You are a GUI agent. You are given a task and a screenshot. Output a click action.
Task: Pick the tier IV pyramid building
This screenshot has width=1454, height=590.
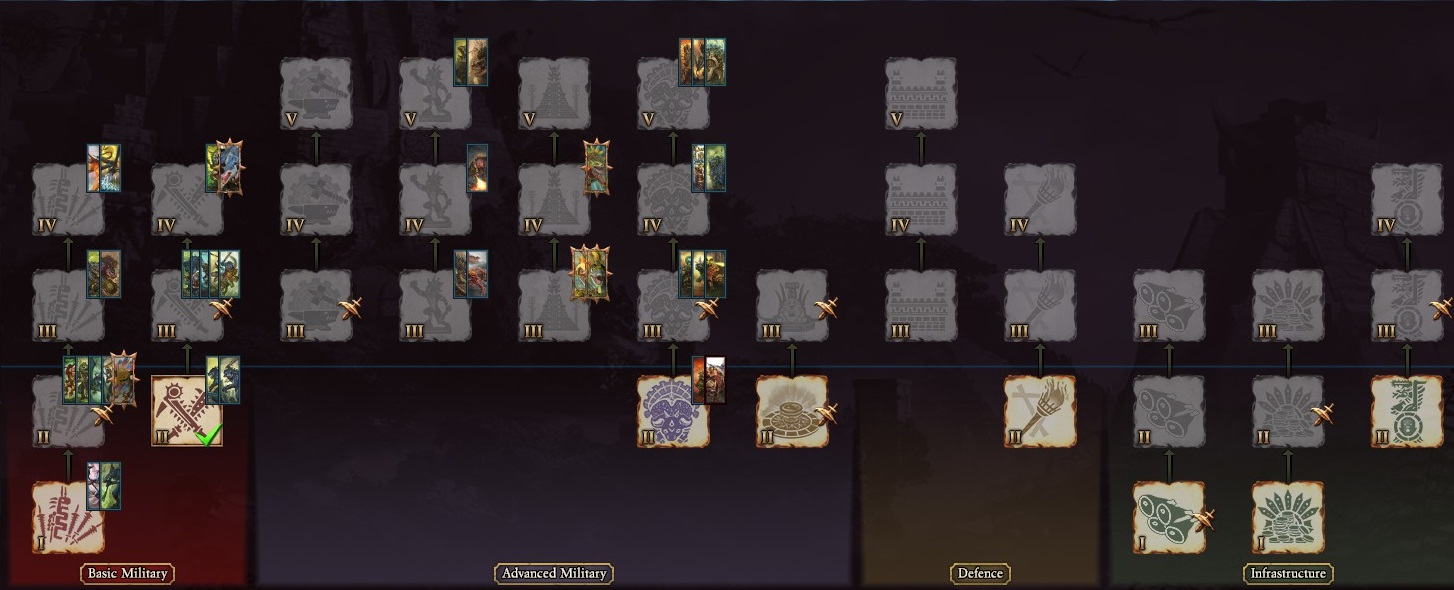pyautogui.click(x=554, y=199)
